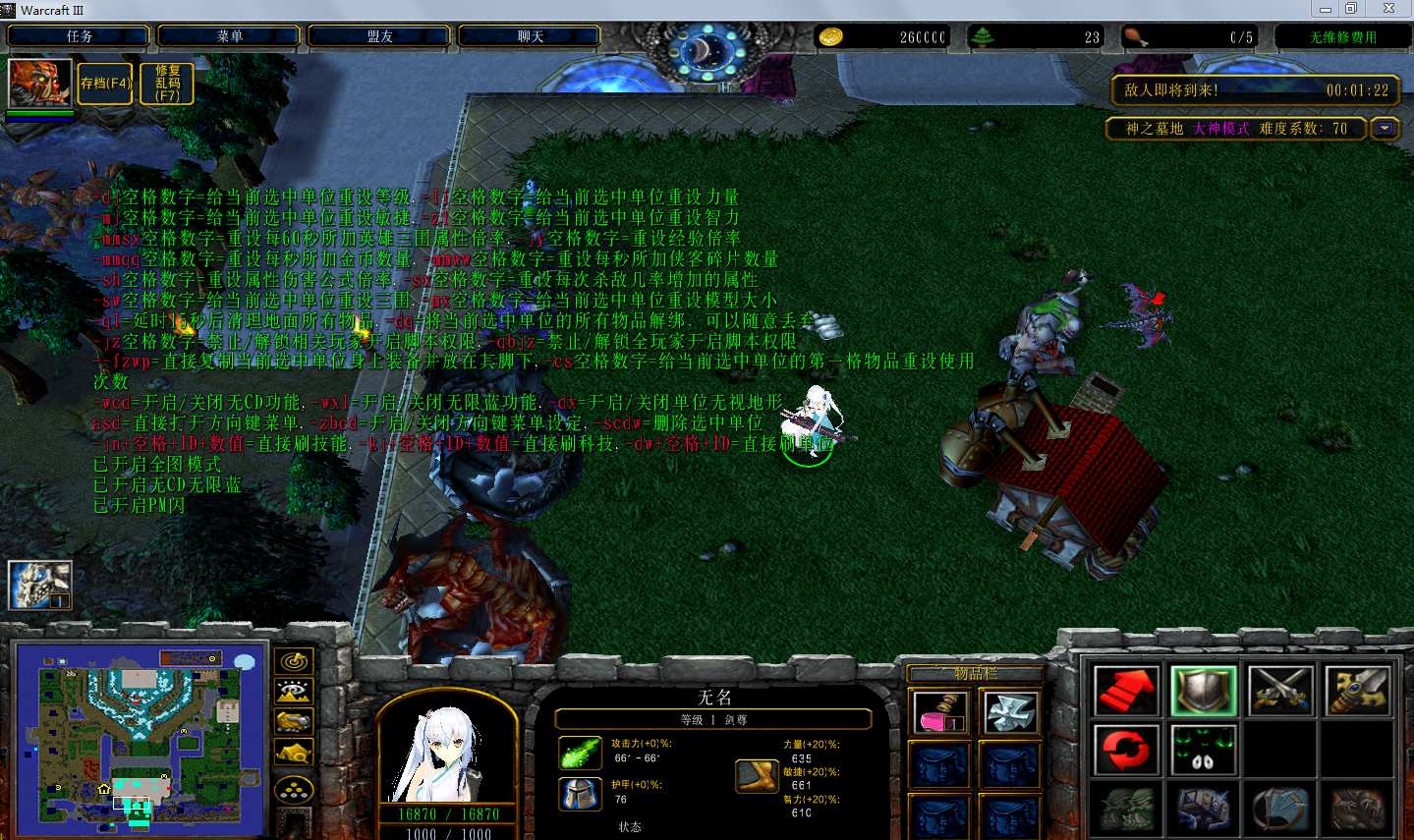Open the 菜单 main menu
The width and height of the screenshot is (1414, 840).
[230, 36]
